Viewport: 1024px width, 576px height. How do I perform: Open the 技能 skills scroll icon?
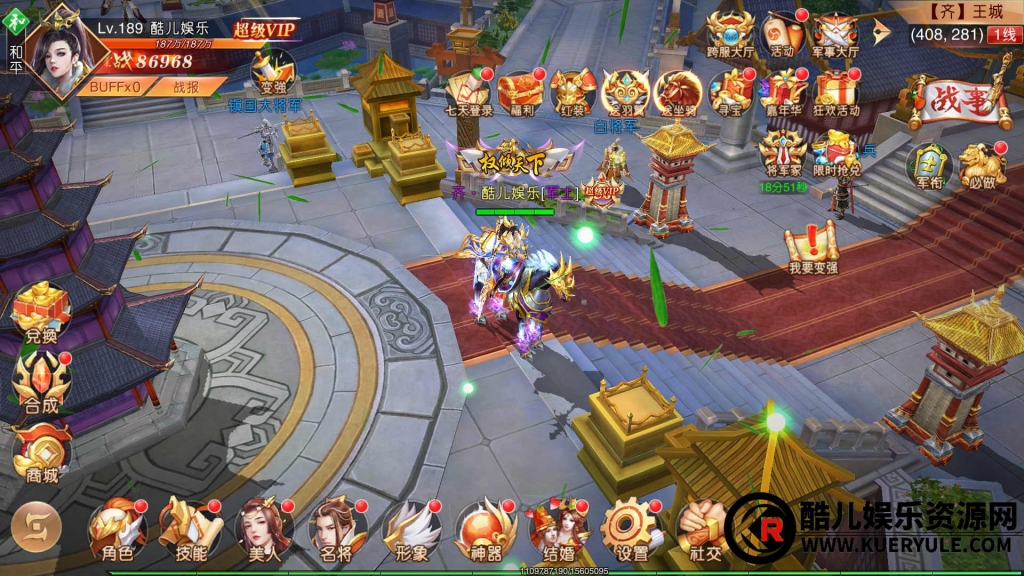pyautogui.click(x=190, y=530)
